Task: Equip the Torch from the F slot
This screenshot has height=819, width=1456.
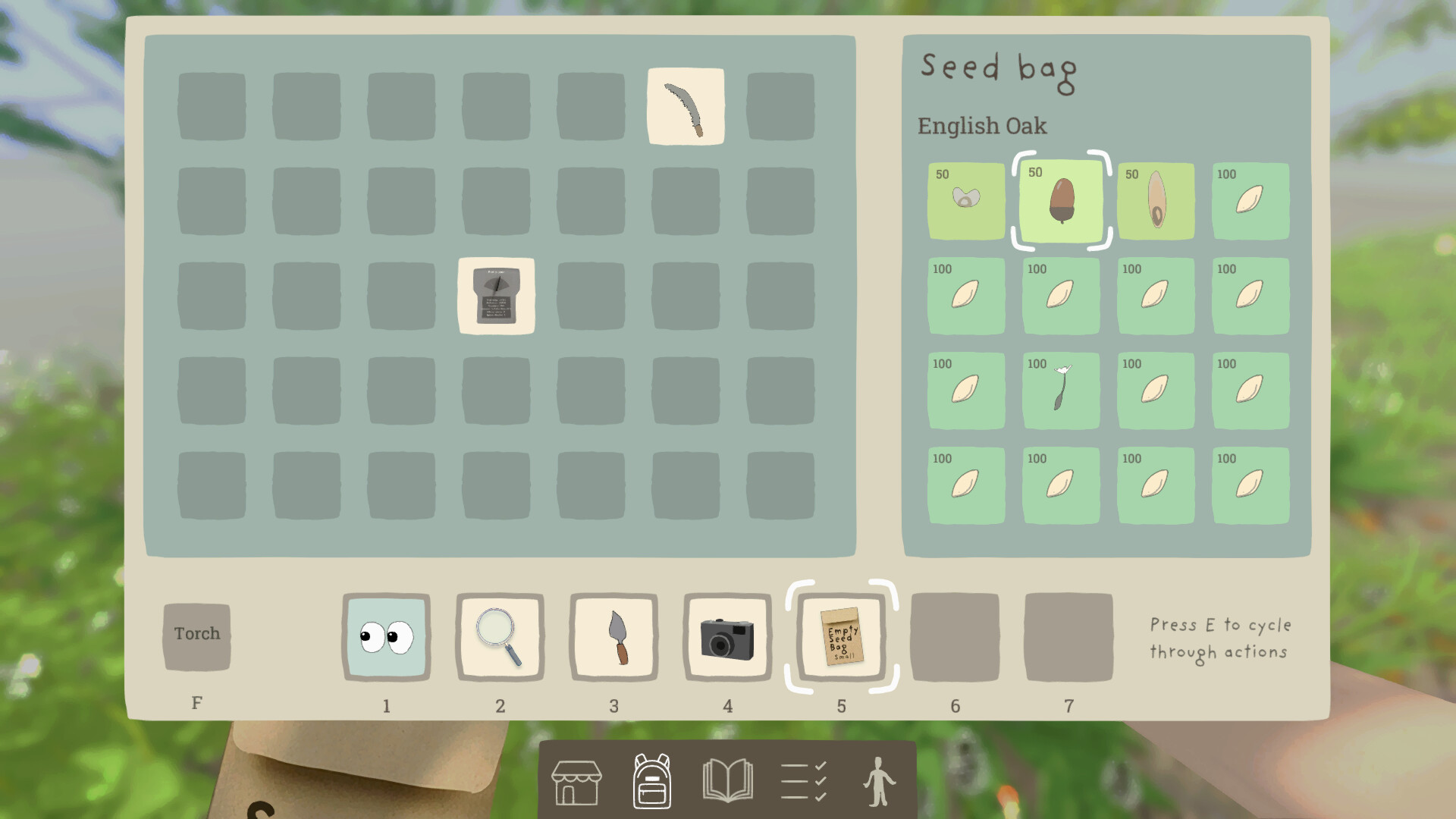Action: (196, 634)
